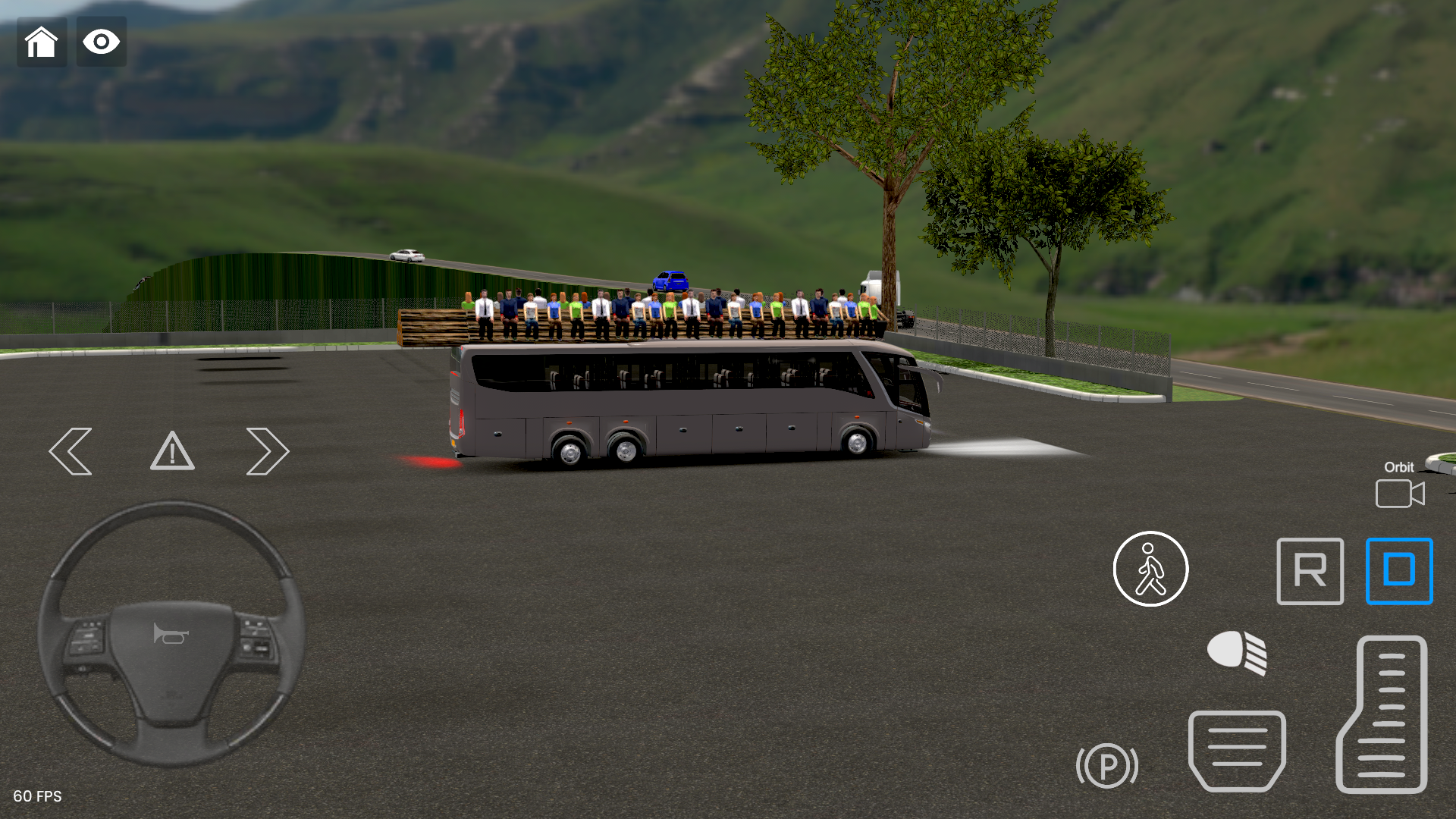The width and height of the screenshot is (1456, 819).
Task: Toggle the camera view with the eye icon
Action: point(101,42)
